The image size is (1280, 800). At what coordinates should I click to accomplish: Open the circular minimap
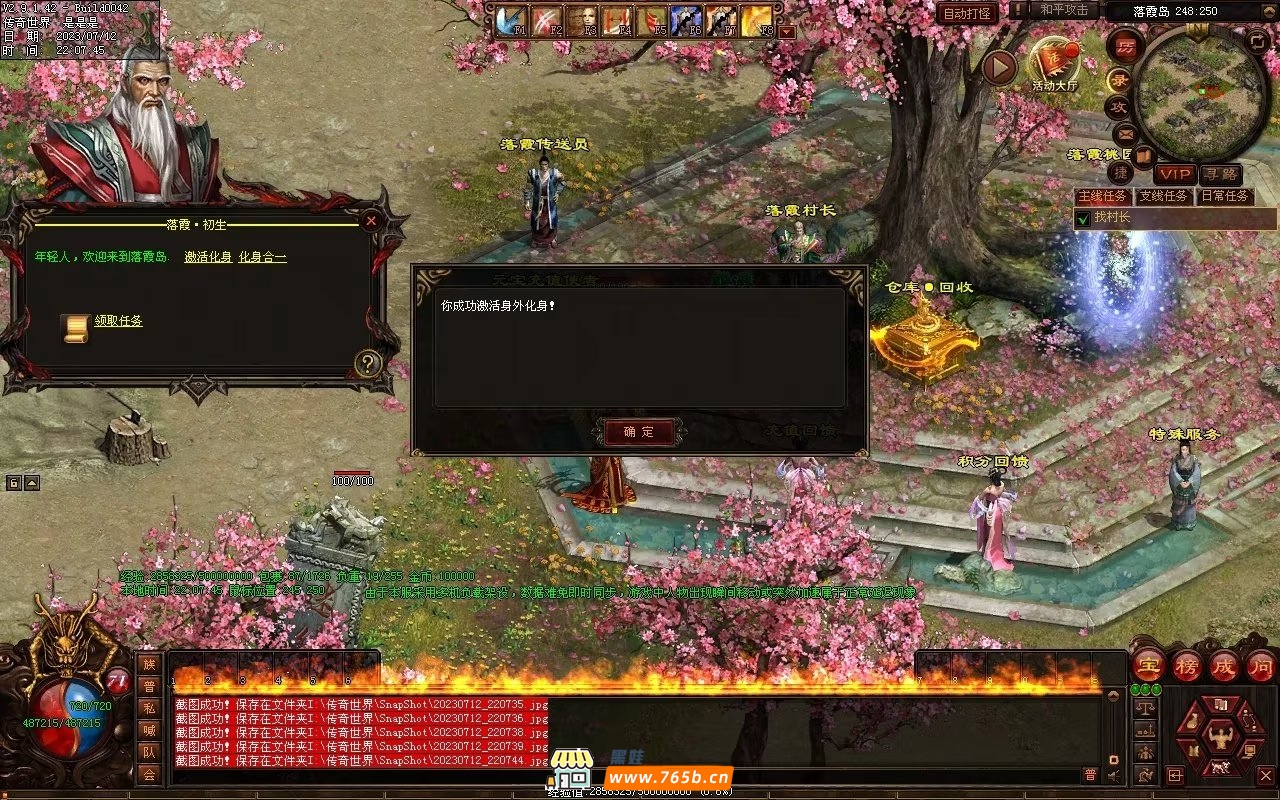(x=1201, y=93)
